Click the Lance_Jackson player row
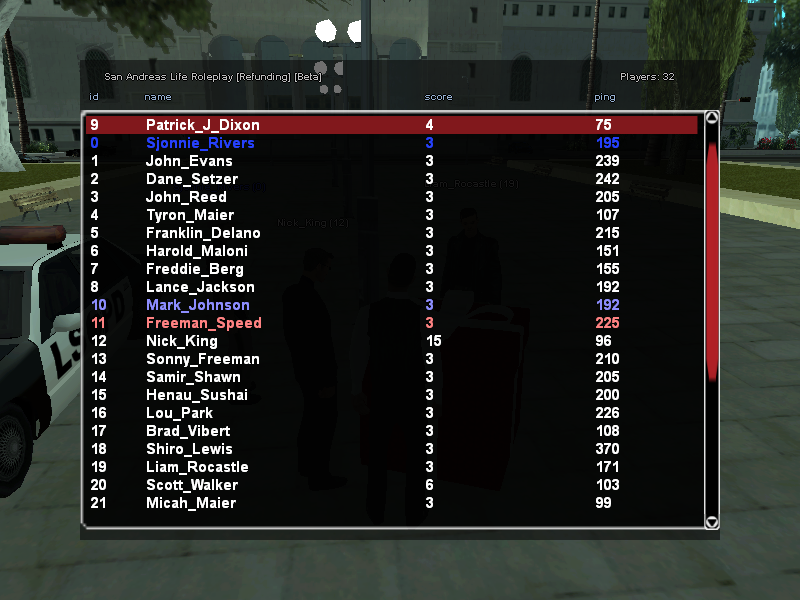This screenshot has width=800, height=600. 200,287
